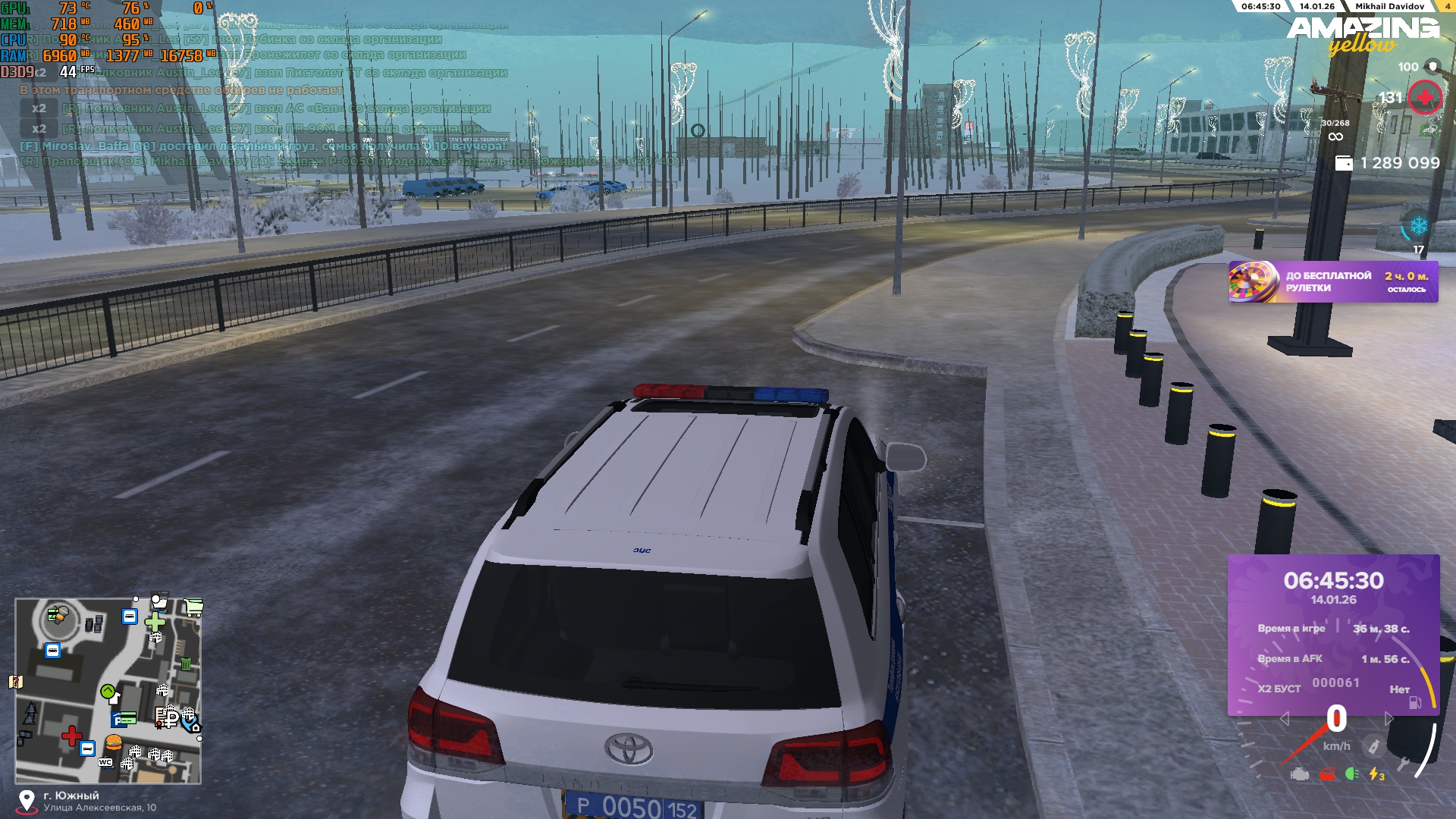Select the WC marker on the minimap

pos(105,762)
